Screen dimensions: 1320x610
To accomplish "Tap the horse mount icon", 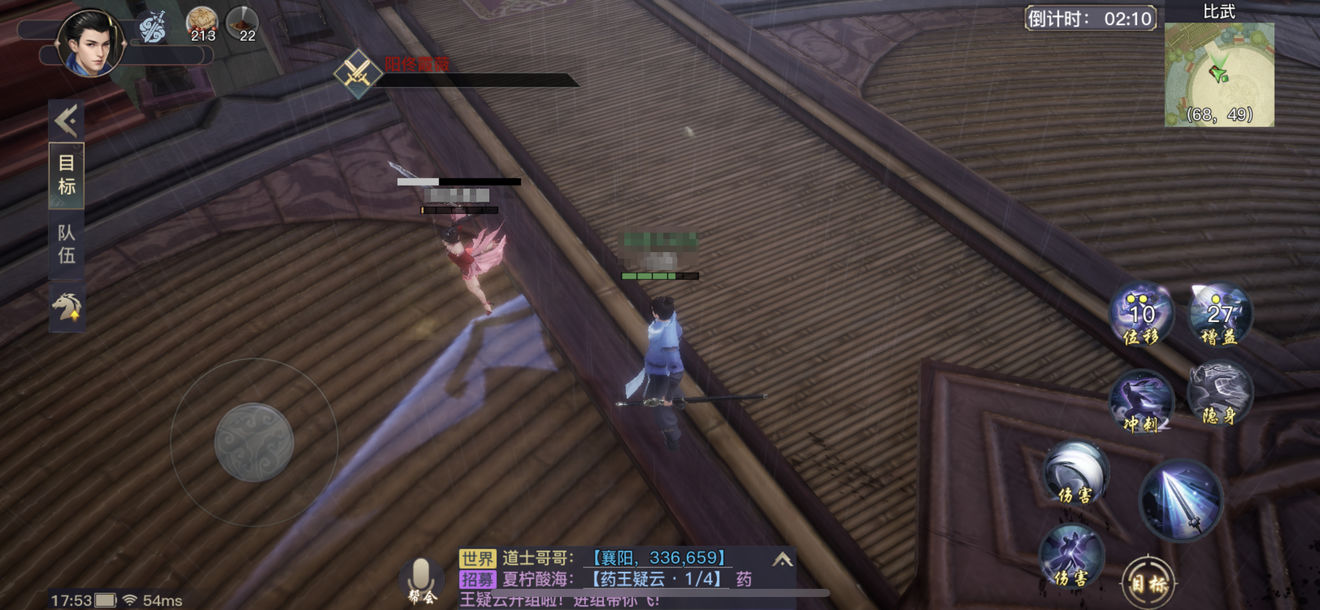I will [x=66, y=306].
